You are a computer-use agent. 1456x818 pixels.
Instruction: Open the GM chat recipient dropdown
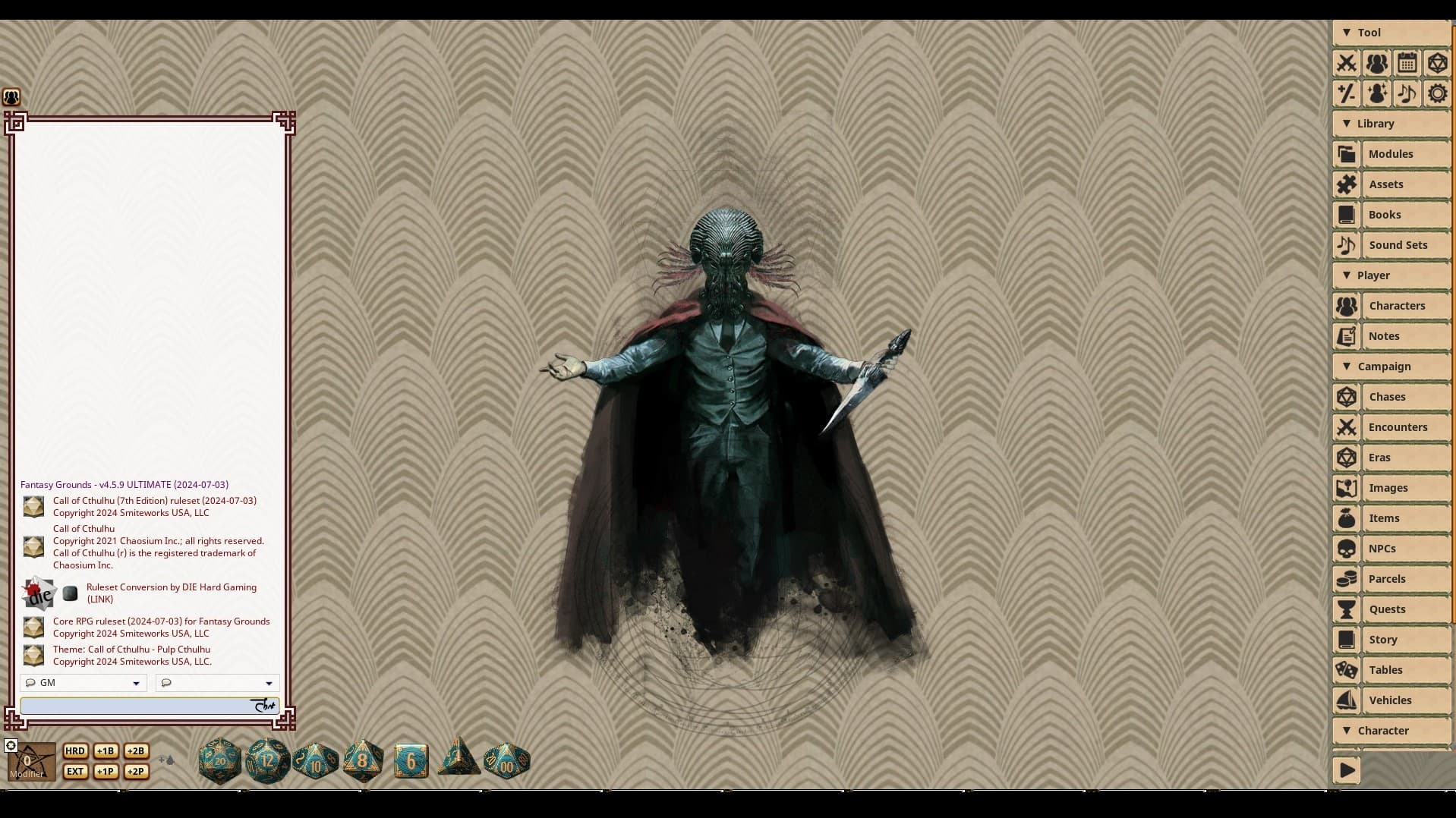point(82,682)
